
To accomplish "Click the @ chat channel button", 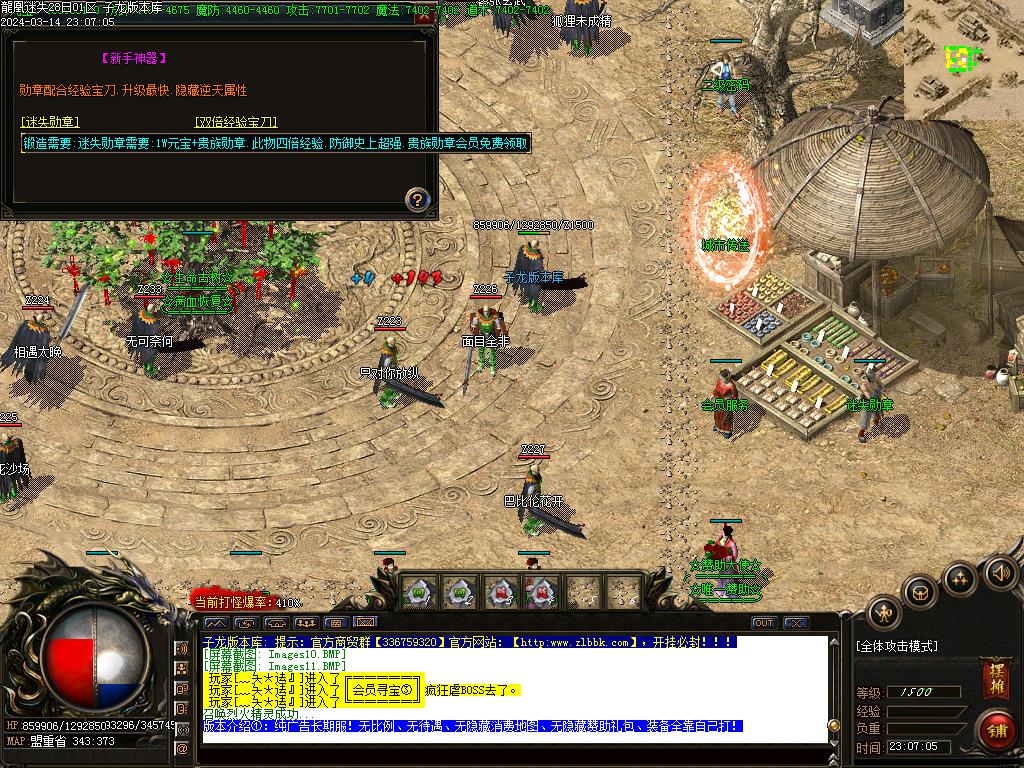I will coord(182,748).
